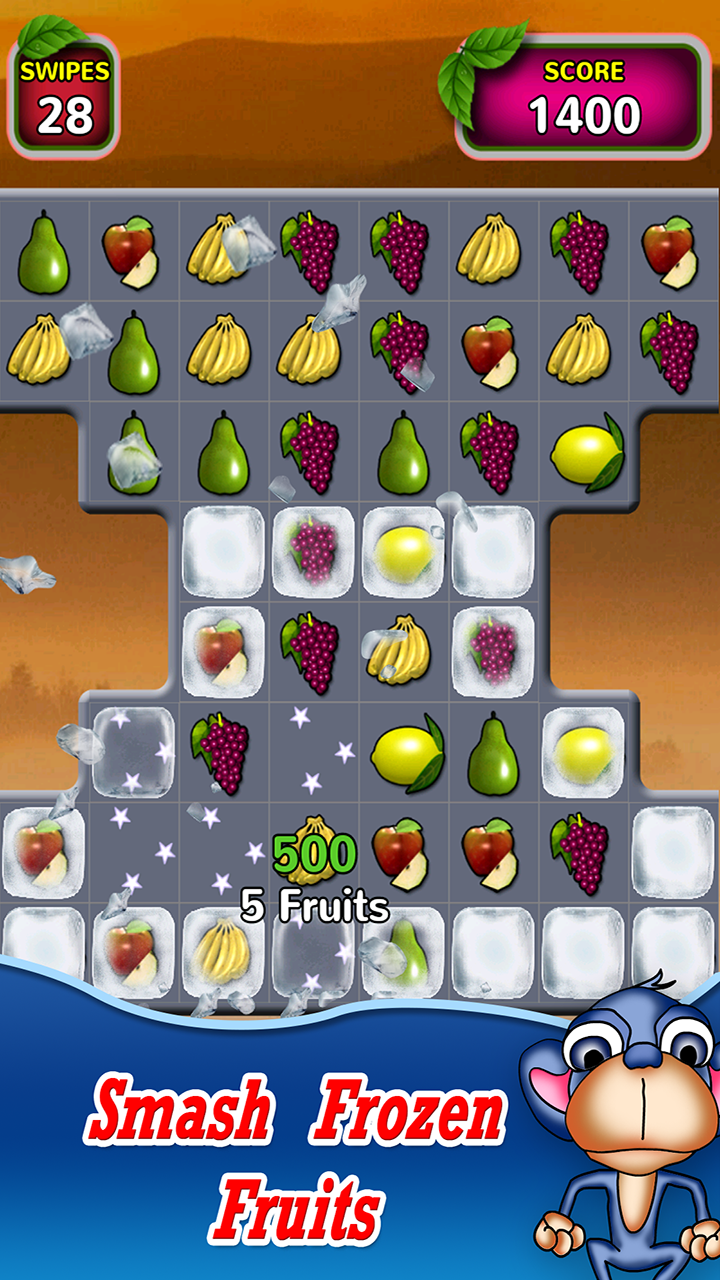
Task: Pick the frozen grapes beside the frozen lemon
Action: (x=314, y=551)
